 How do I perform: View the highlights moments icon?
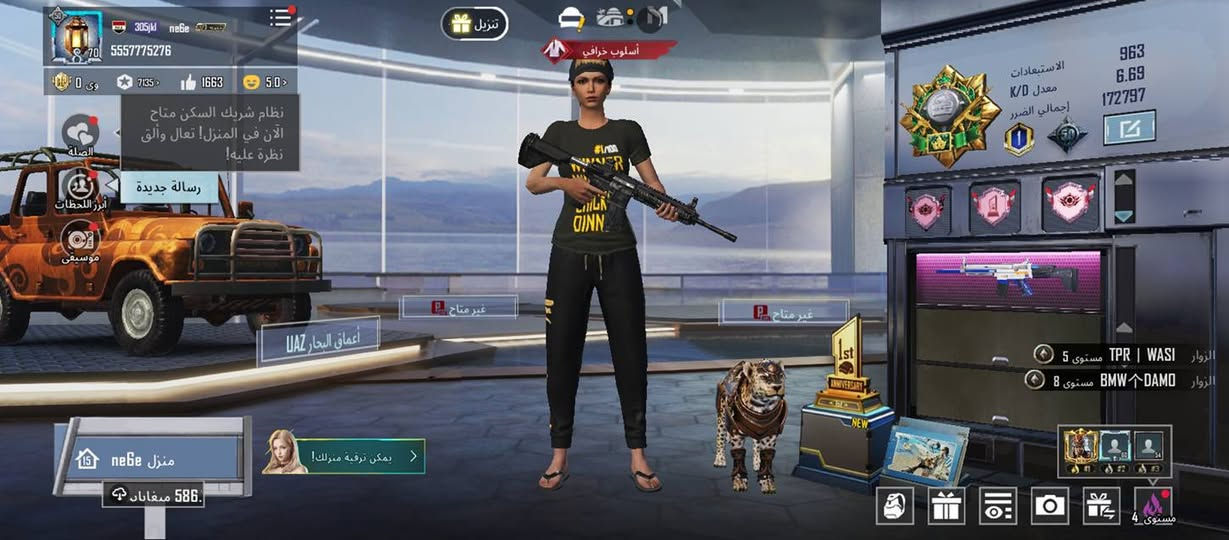coord(79,186)
